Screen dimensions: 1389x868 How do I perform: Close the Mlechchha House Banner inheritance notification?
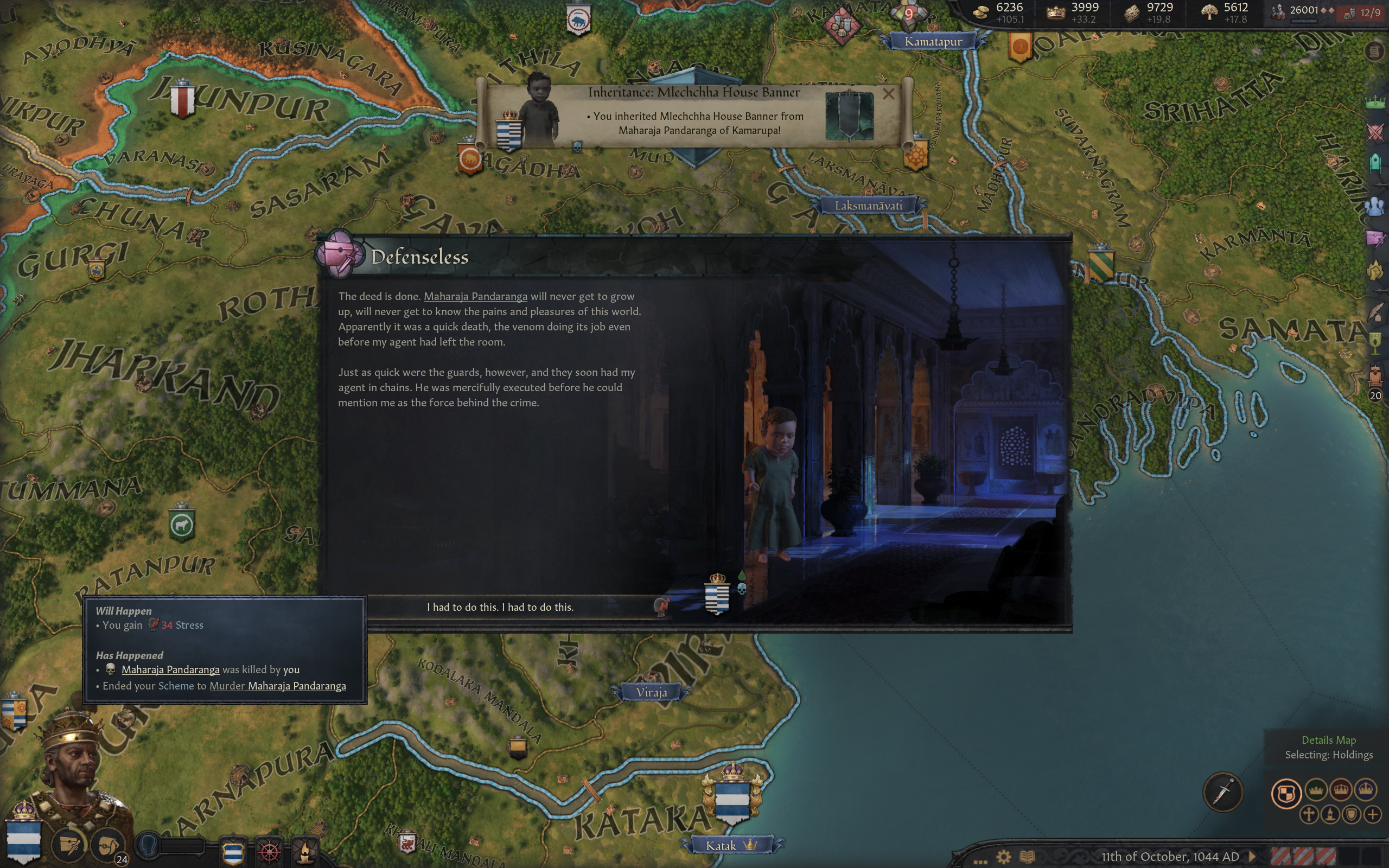click(x=888, y=93)
